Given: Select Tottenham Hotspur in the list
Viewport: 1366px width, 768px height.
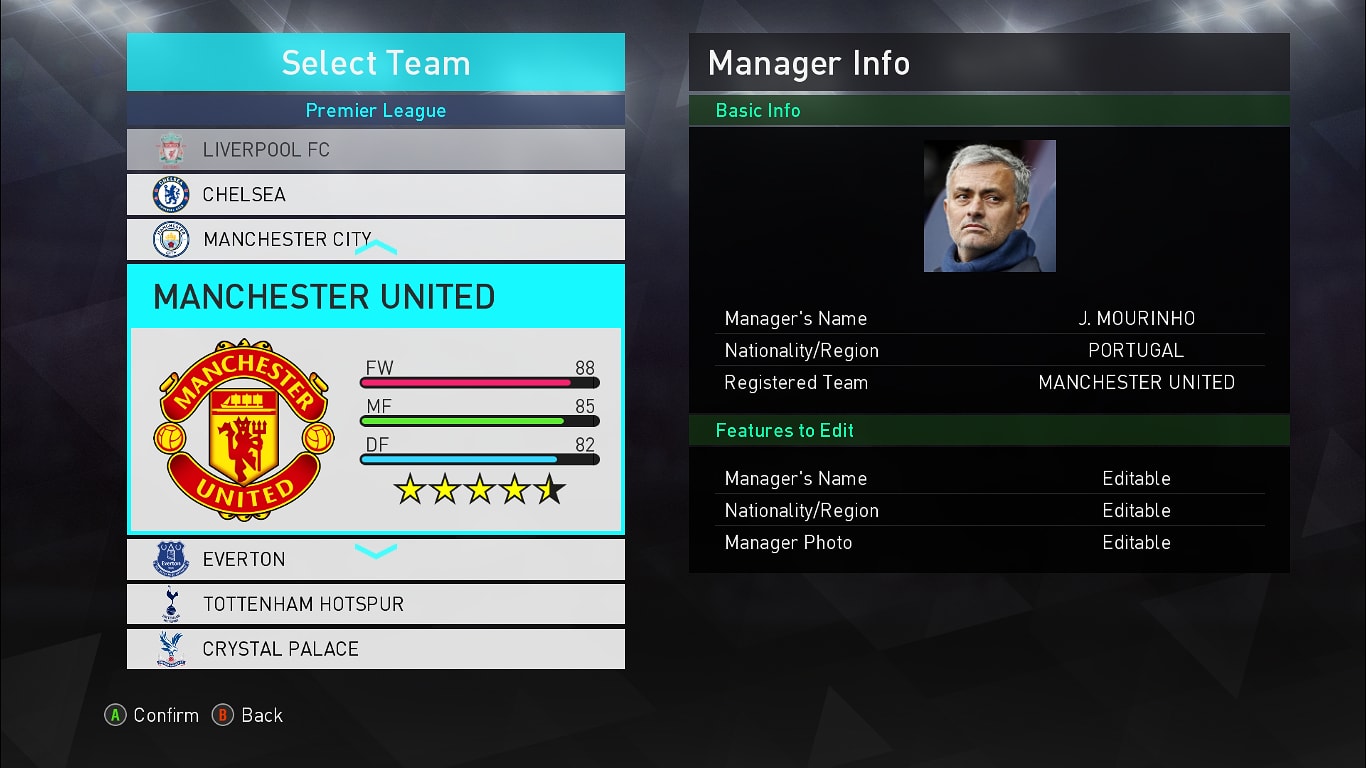Looking at the screenshot, I should pos(375,604).
